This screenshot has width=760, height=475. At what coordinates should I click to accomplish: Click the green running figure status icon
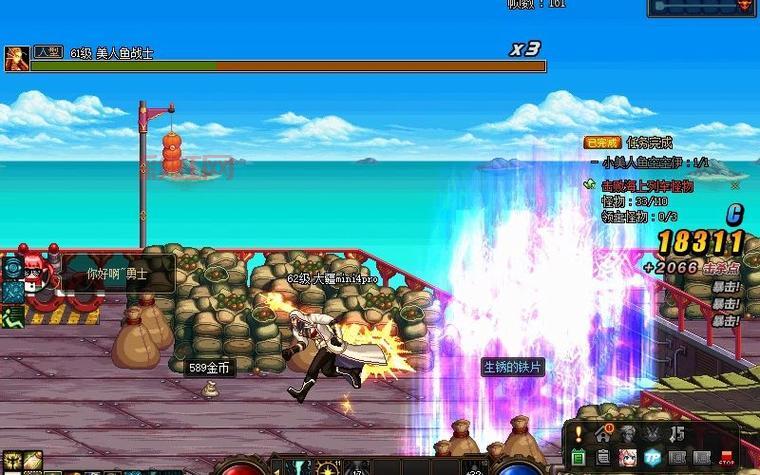tap(12, 317)
